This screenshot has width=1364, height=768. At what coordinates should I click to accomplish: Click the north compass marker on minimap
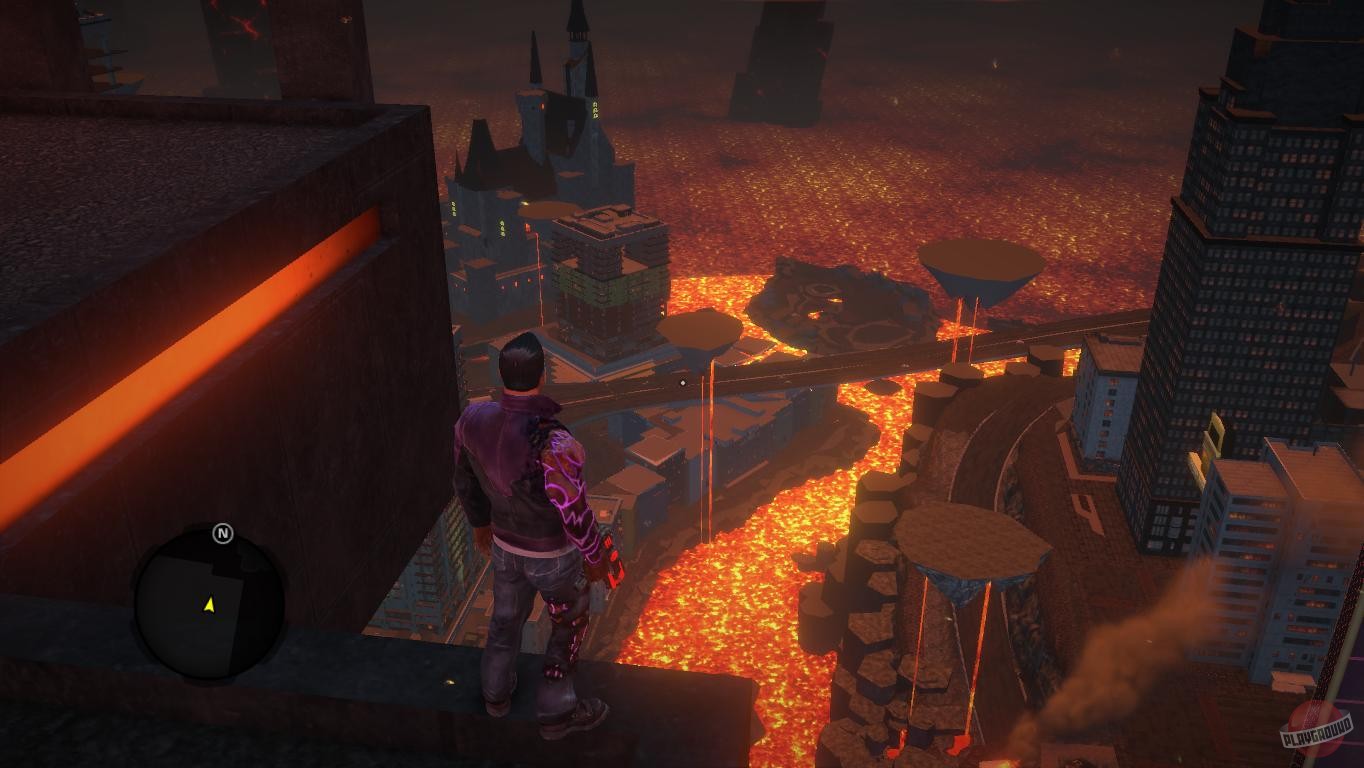point(223,534)
